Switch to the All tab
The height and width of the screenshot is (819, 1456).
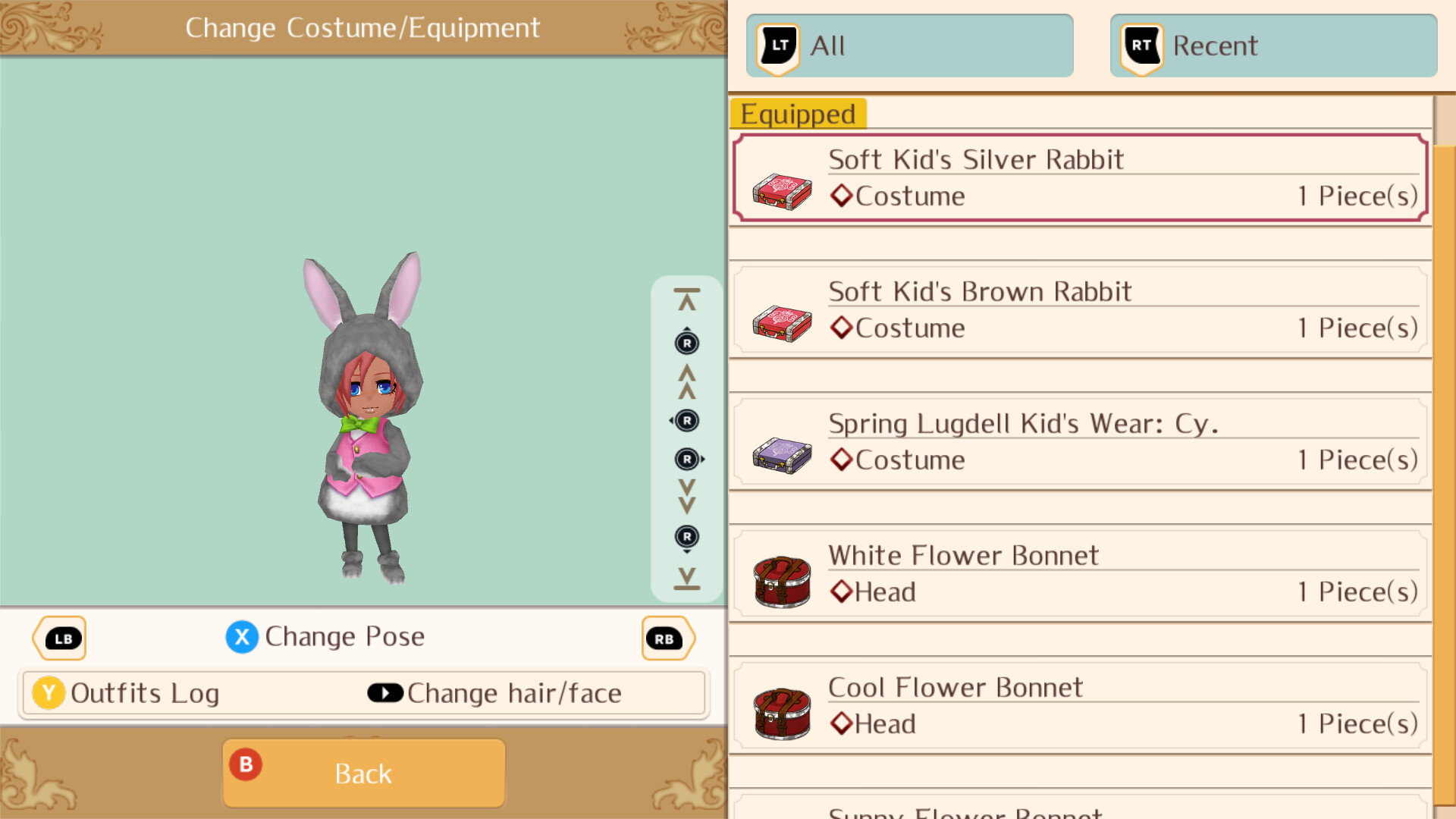(908, 45)
